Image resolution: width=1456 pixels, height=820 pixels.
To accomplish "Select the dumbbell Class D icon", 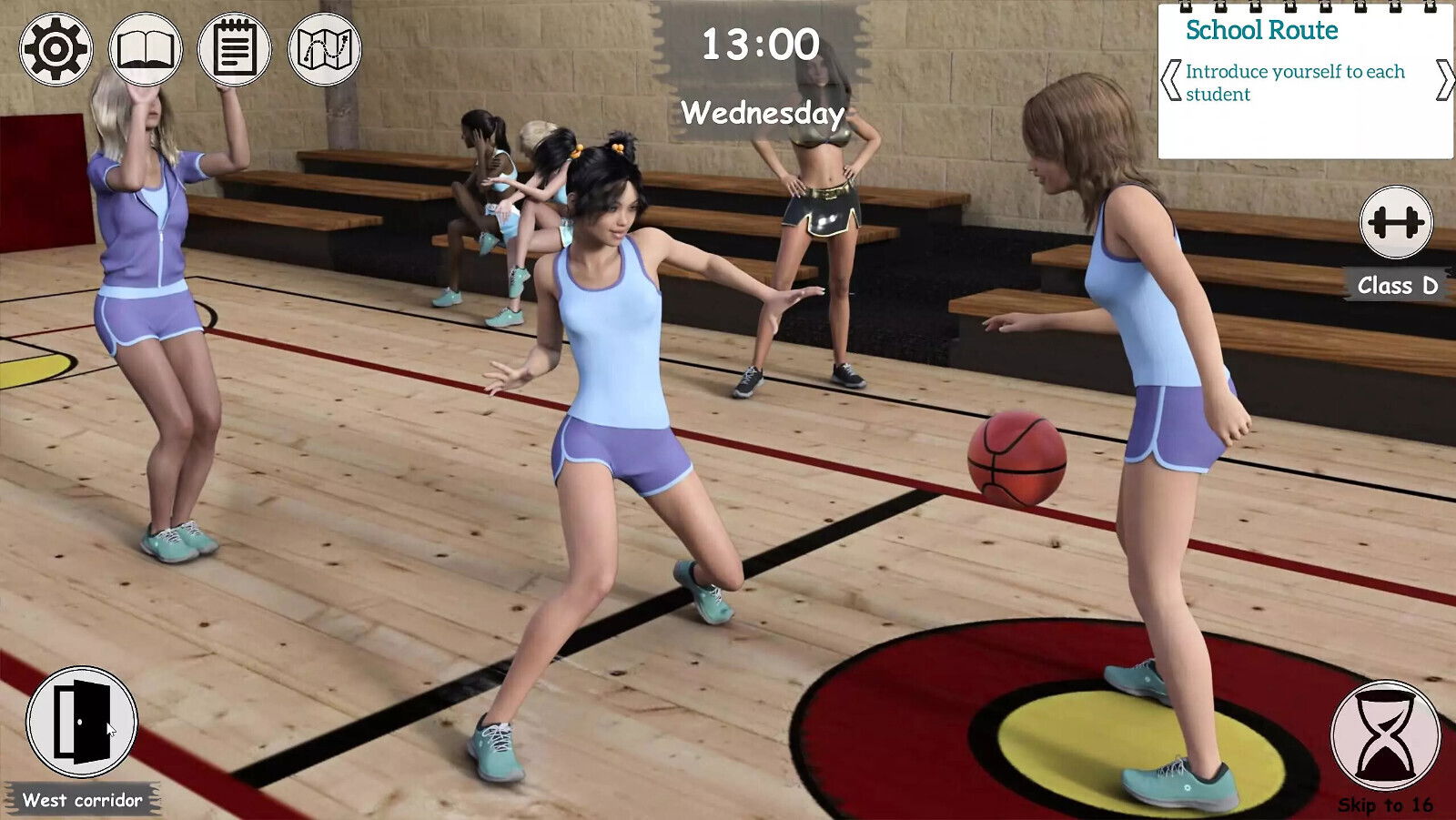I will (x=1396, y=222).
